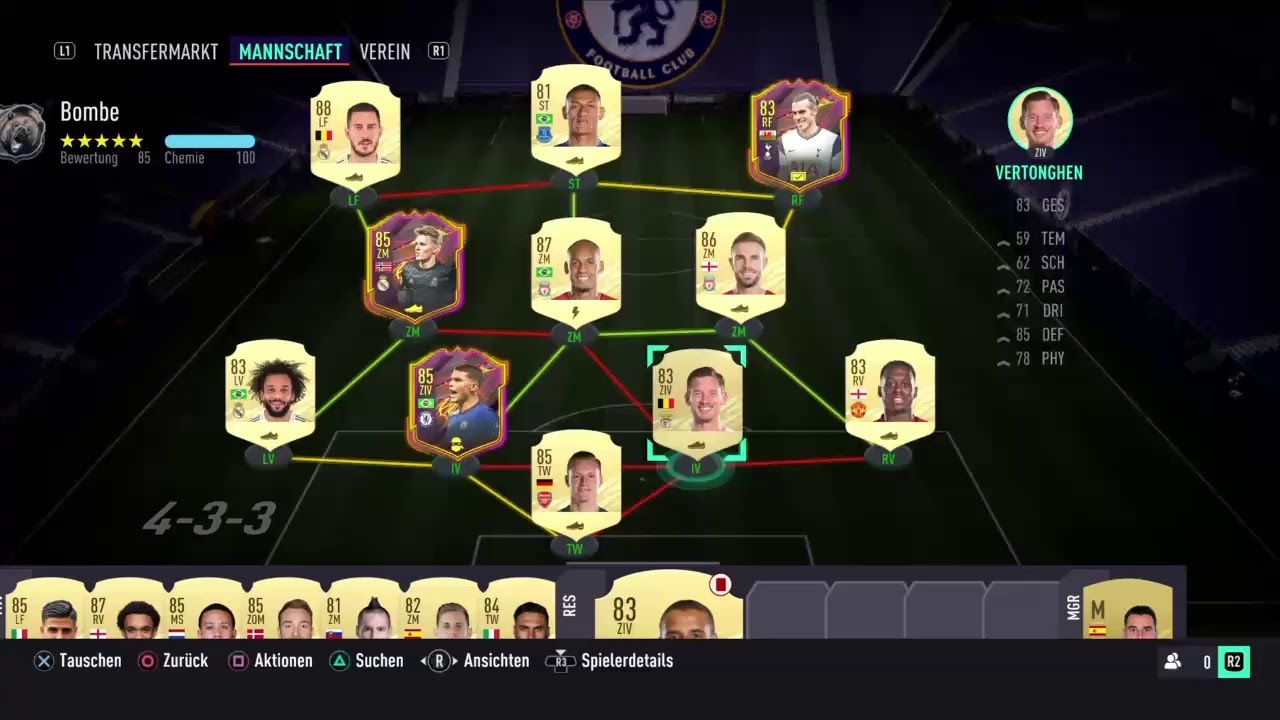Click the R3 icon next to Spielerdetails
Image resolution: width=1280 pixels, height=720 pixels.
click(x=559, y=660)
